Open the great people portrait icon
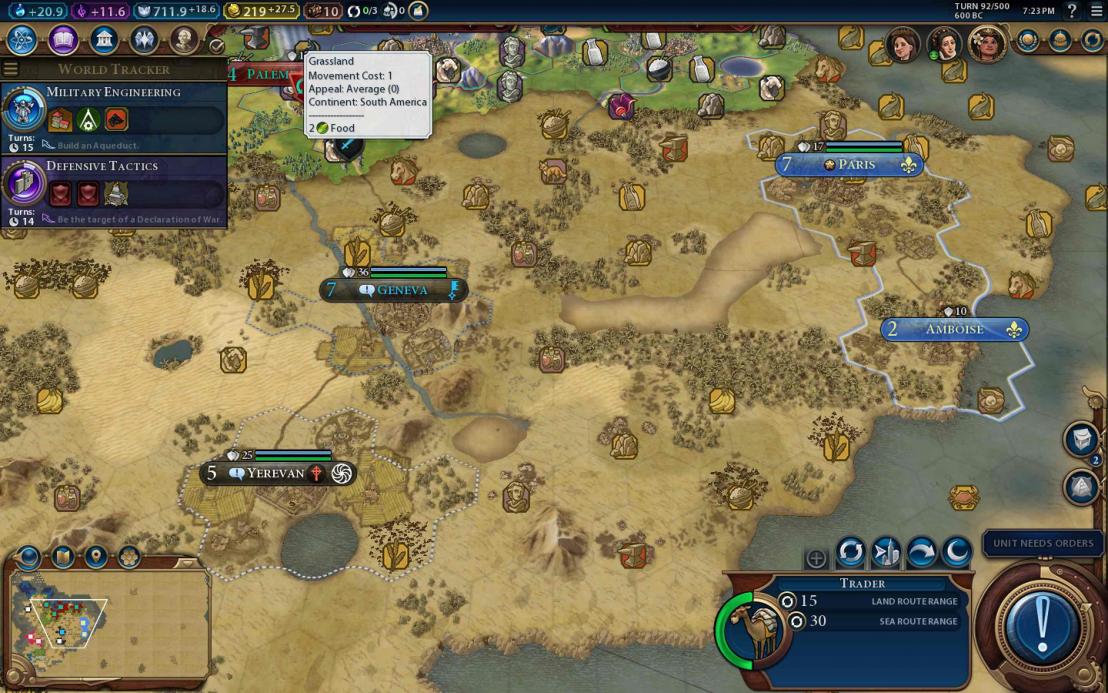Screen dimensions: 1108x693 coord(184,40)
